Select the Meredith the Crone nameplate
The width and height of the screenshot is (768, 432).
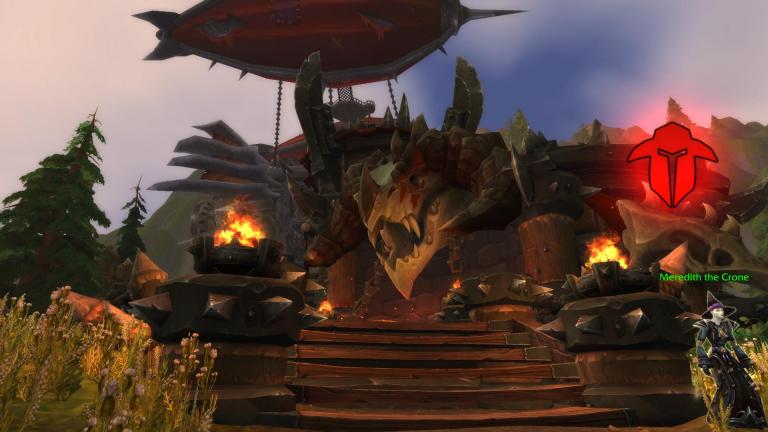[702, 277]
